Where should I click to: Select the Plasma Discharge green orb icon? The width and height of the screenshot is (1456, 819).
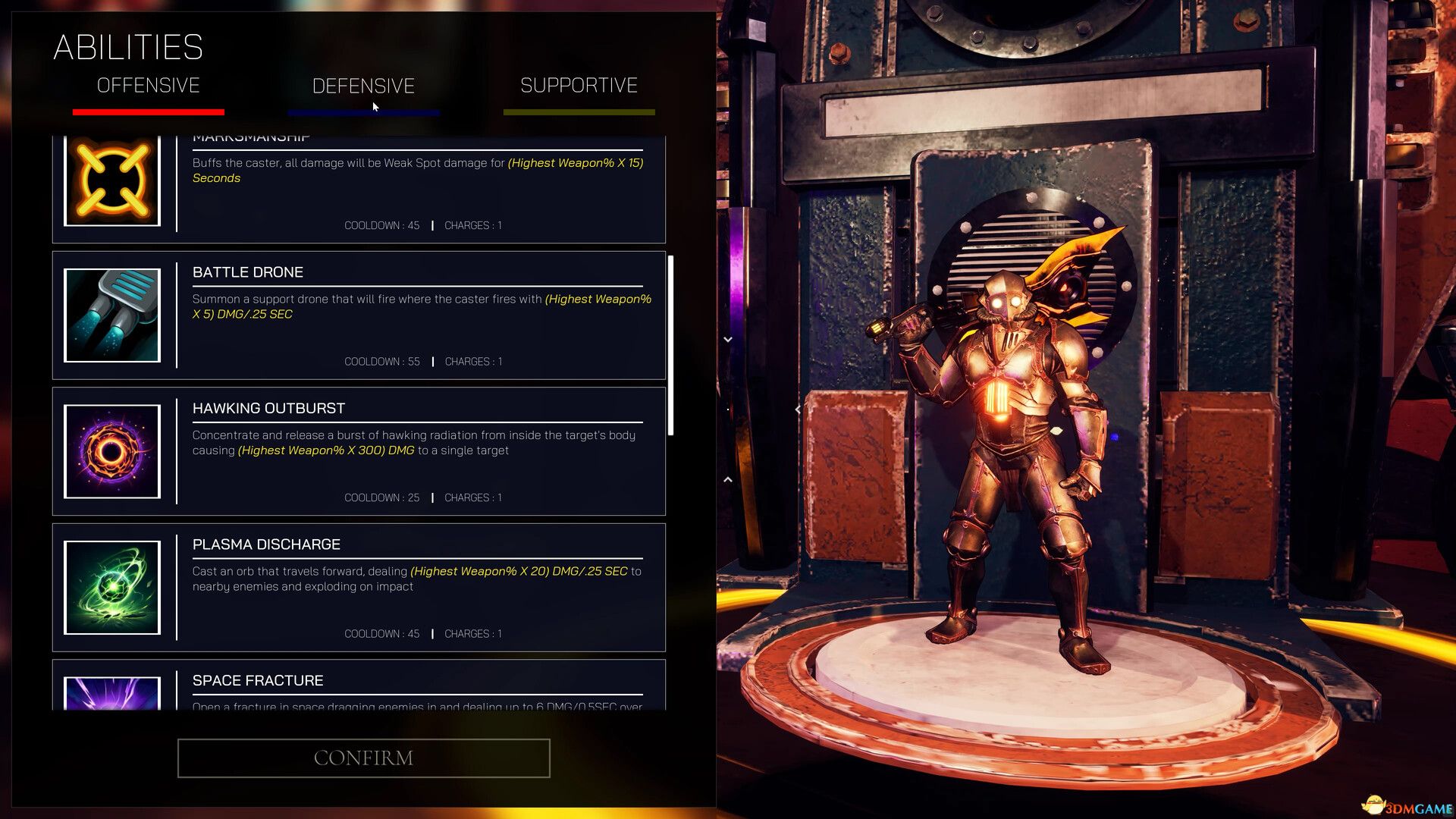coord(111,587)
